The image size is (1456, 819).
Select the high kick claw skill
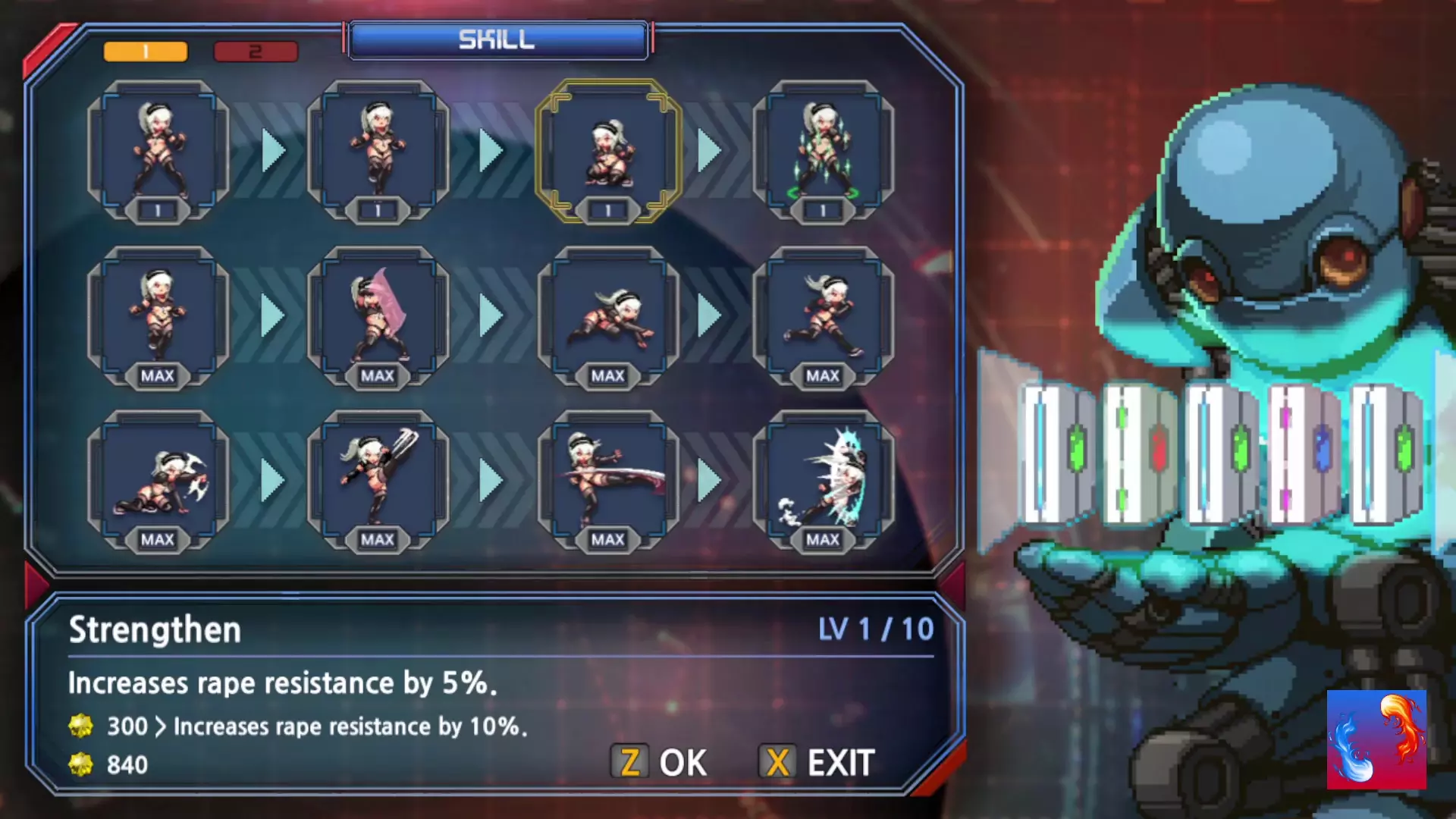(378, 481)
